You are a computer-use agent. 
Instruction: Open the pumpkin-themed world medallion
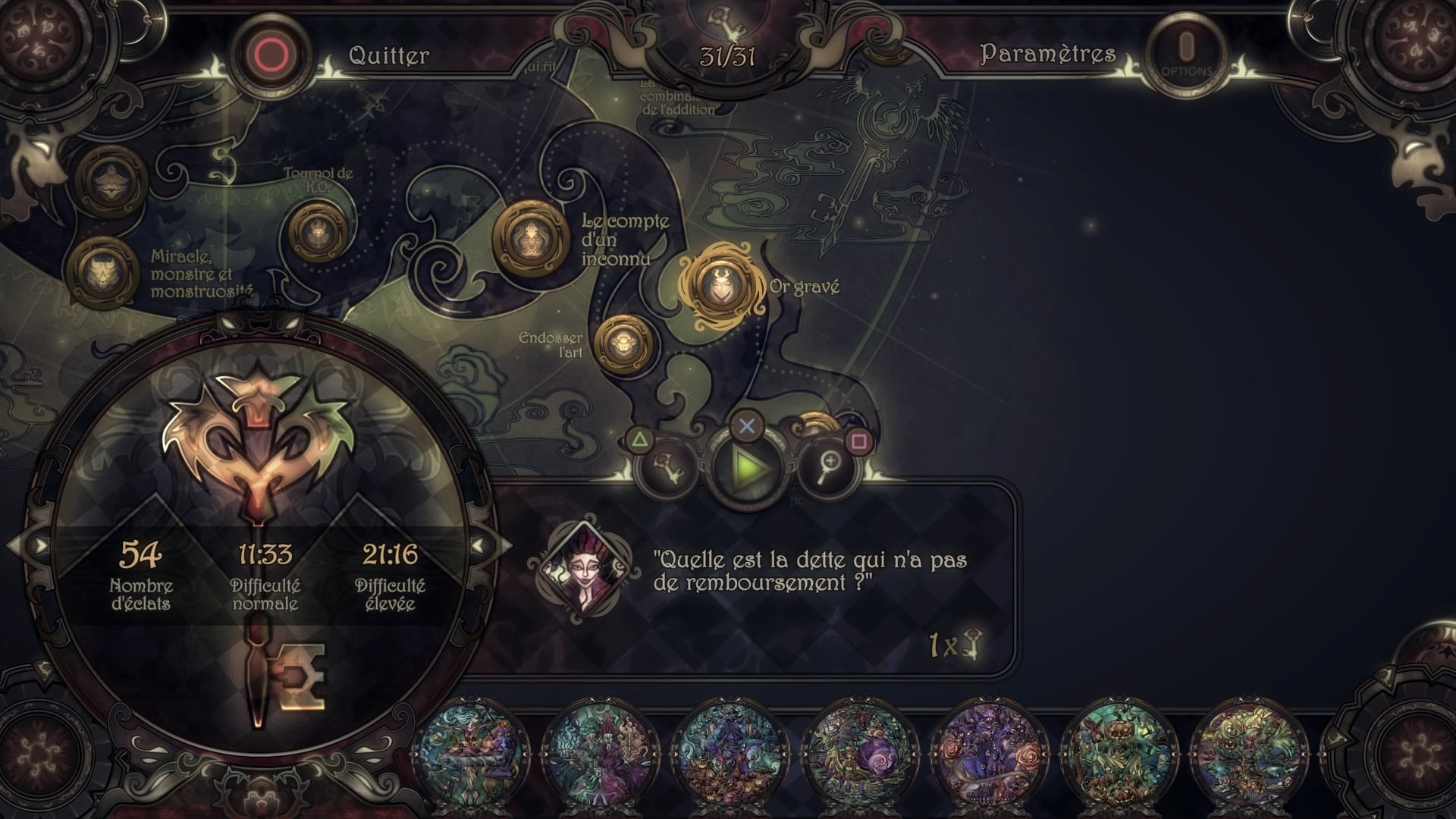[x=1116, y=752]
